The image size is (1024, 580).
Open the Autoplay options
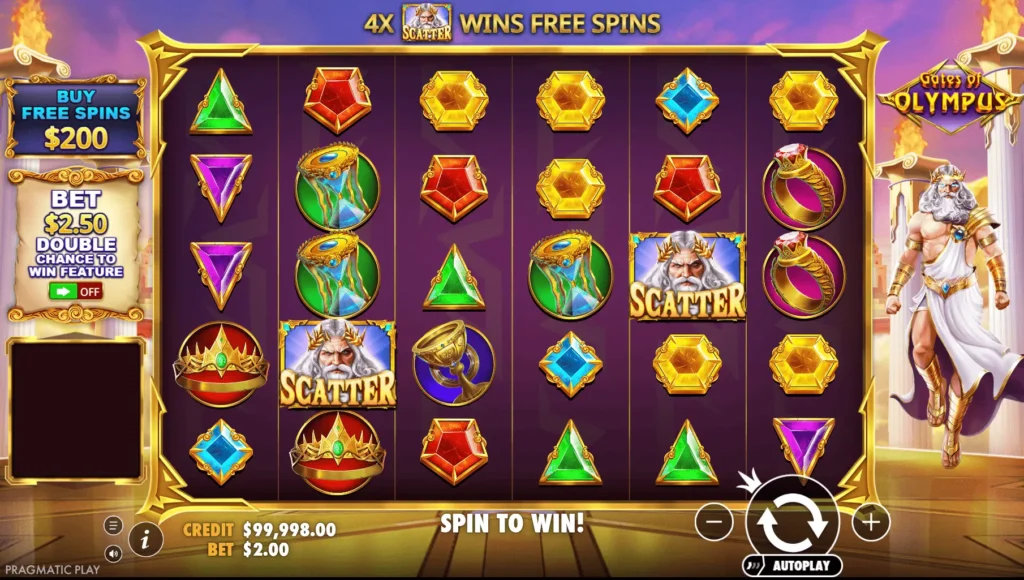792,566
